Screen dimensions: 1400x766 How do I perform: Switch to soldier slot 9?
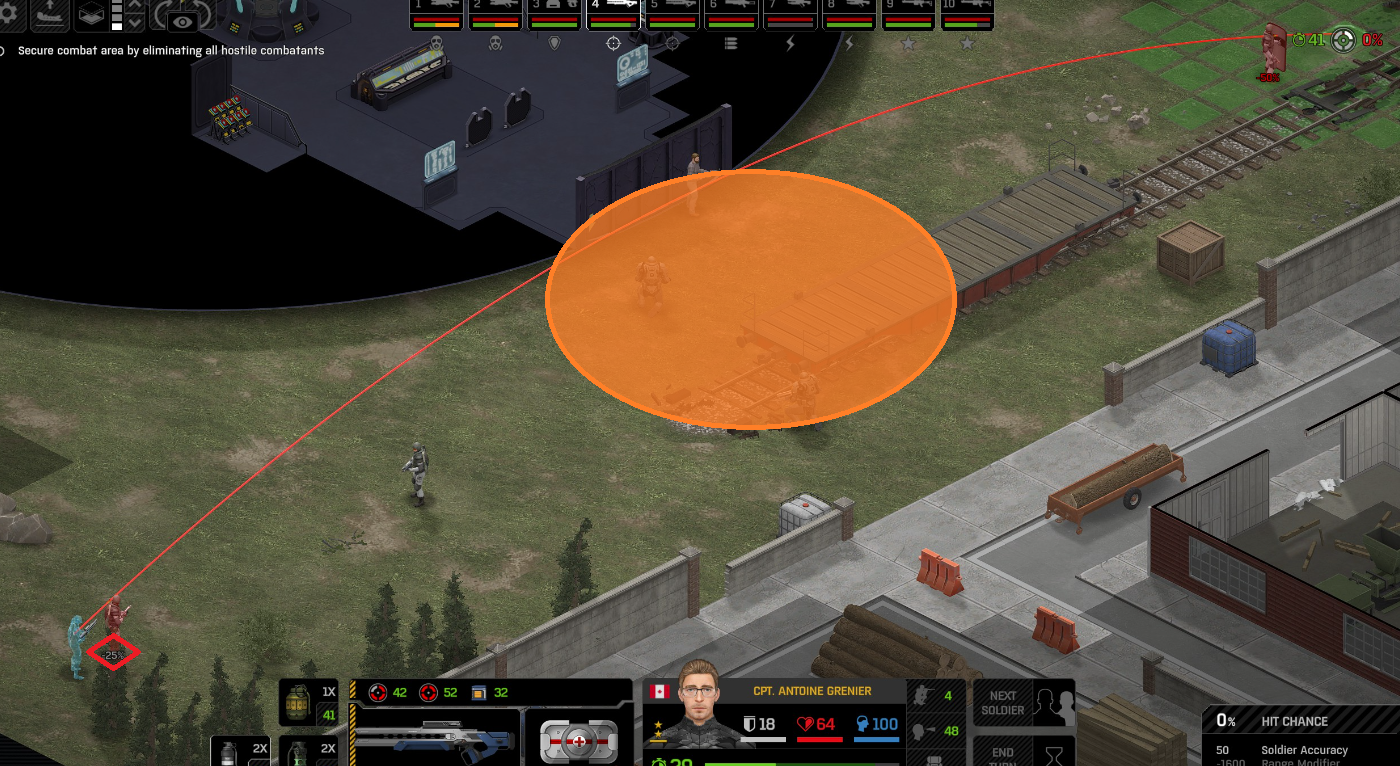point(908,13)
